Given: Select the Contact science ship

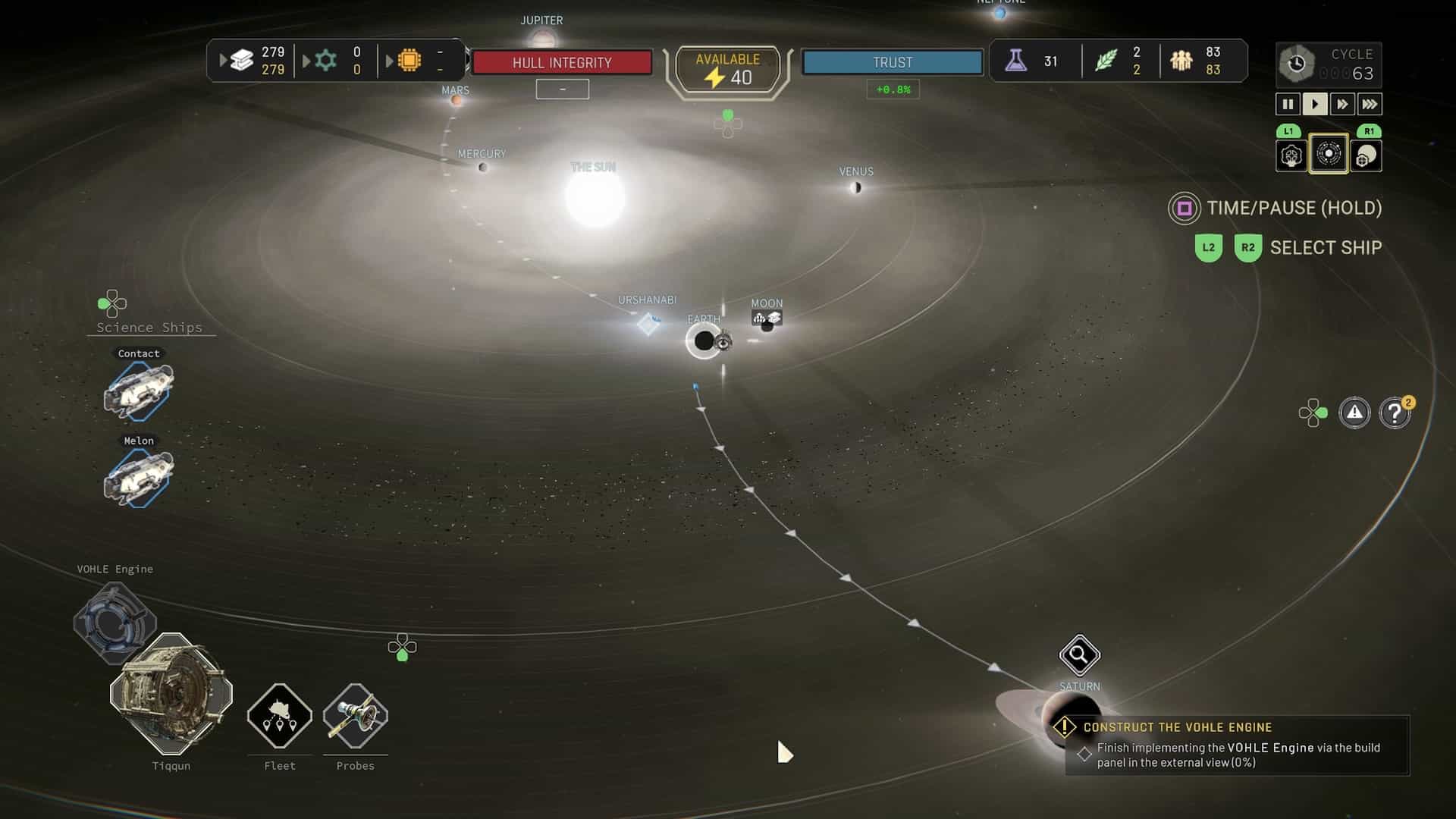Looking at the screenshot, I should (139, 391).
